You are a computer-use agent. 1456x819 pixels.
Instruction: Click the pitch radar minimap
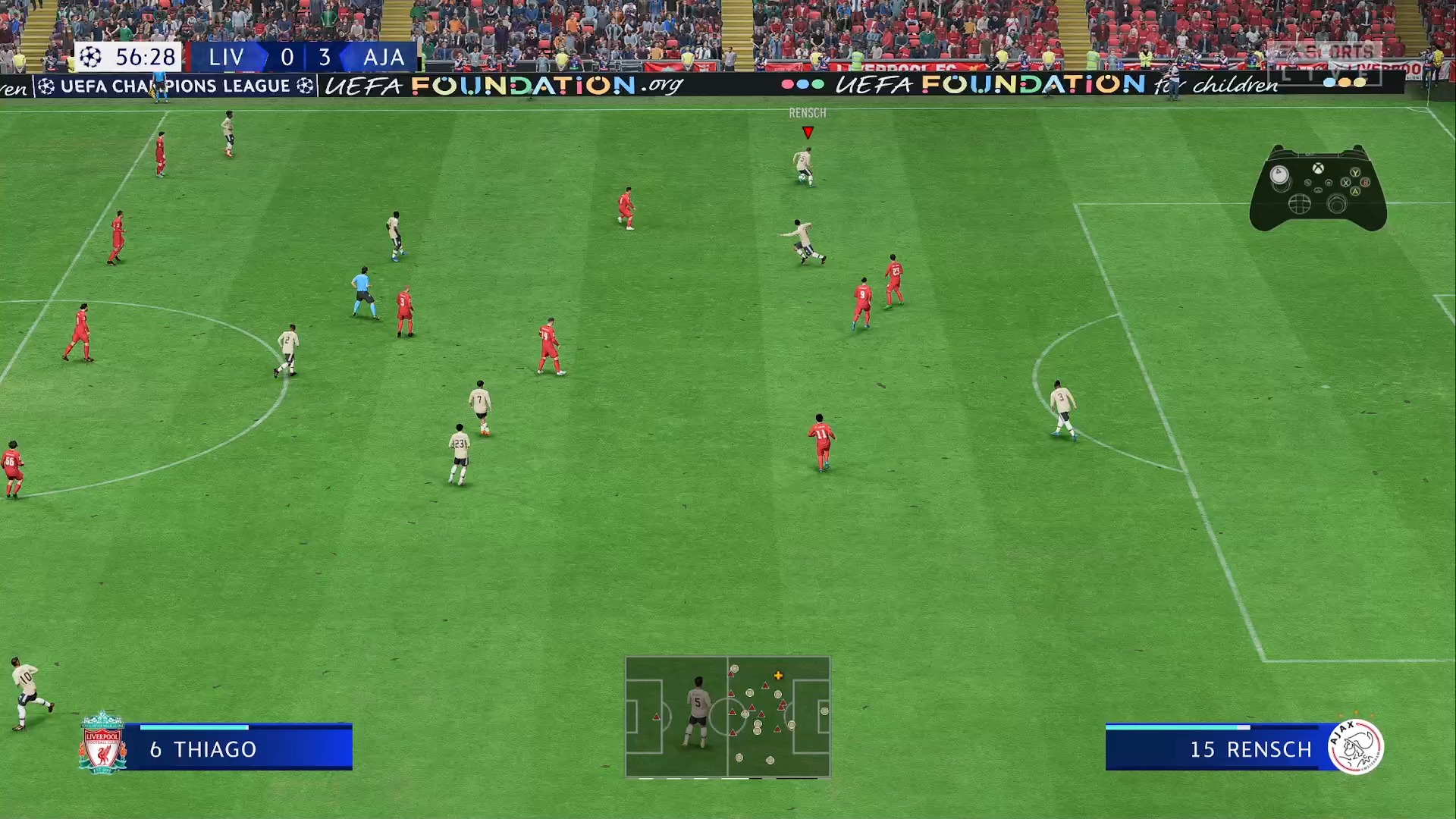pos(727,717)
